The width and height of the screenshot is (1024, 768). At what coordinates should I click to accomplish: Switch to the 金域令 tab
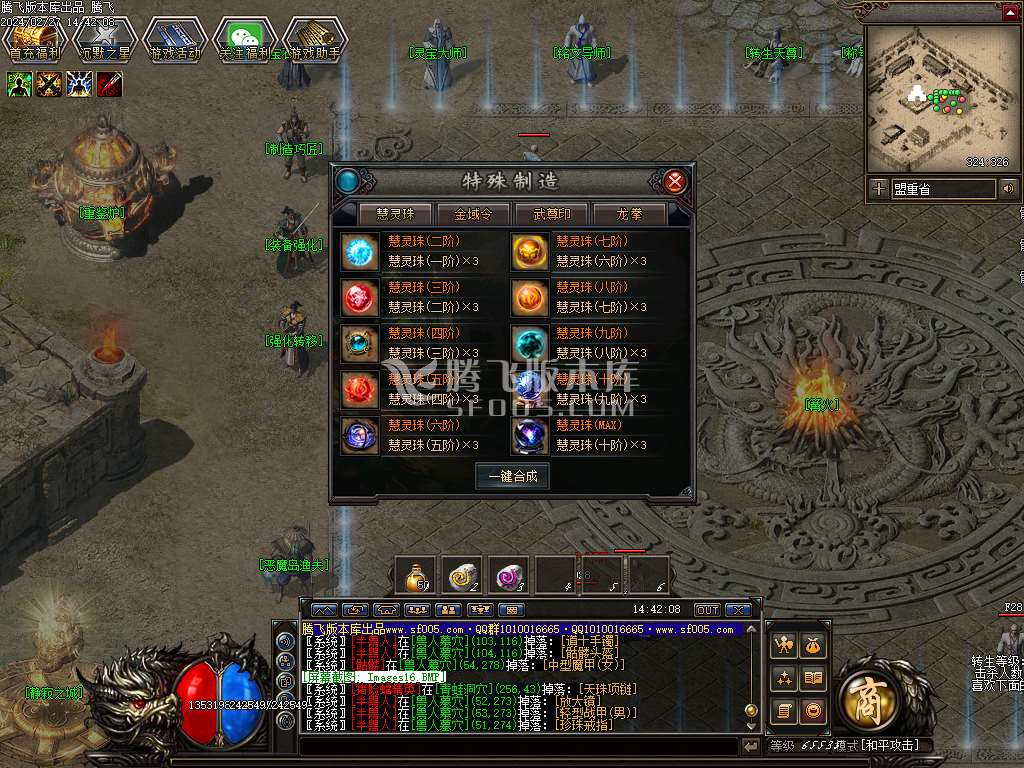pos(473,214)
